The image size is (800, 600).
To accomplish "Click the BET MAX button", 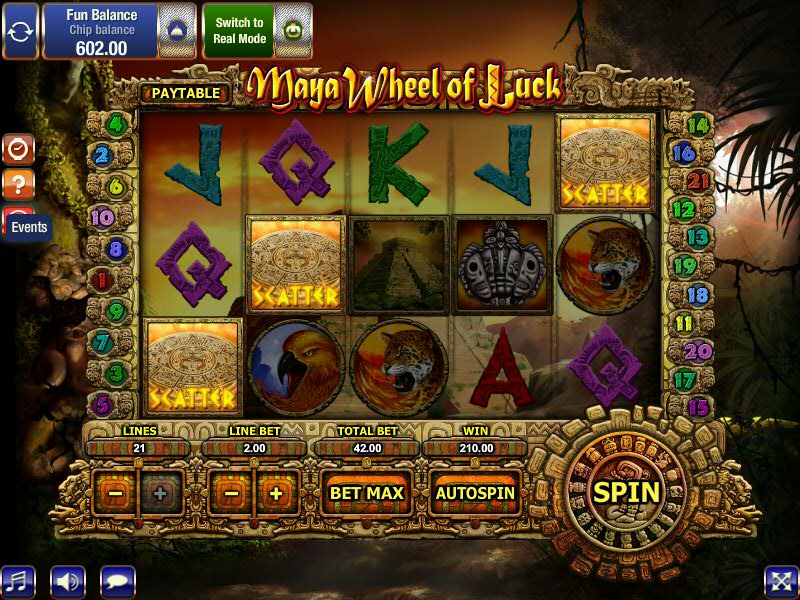I will 367,493.
